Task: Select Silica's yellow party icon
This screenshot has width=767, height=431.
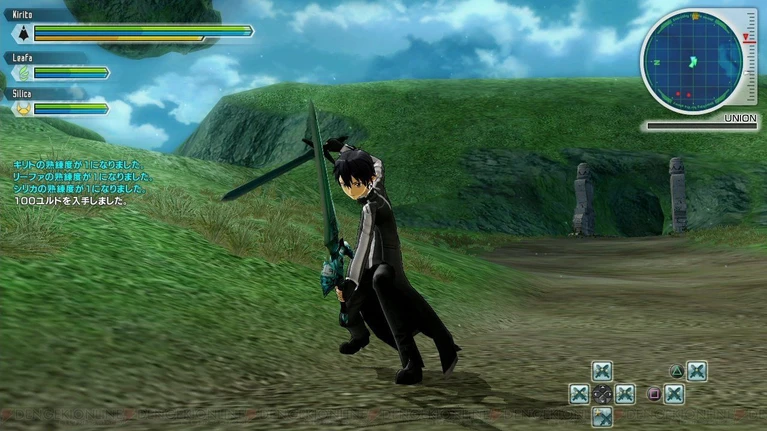Action: 22,108
